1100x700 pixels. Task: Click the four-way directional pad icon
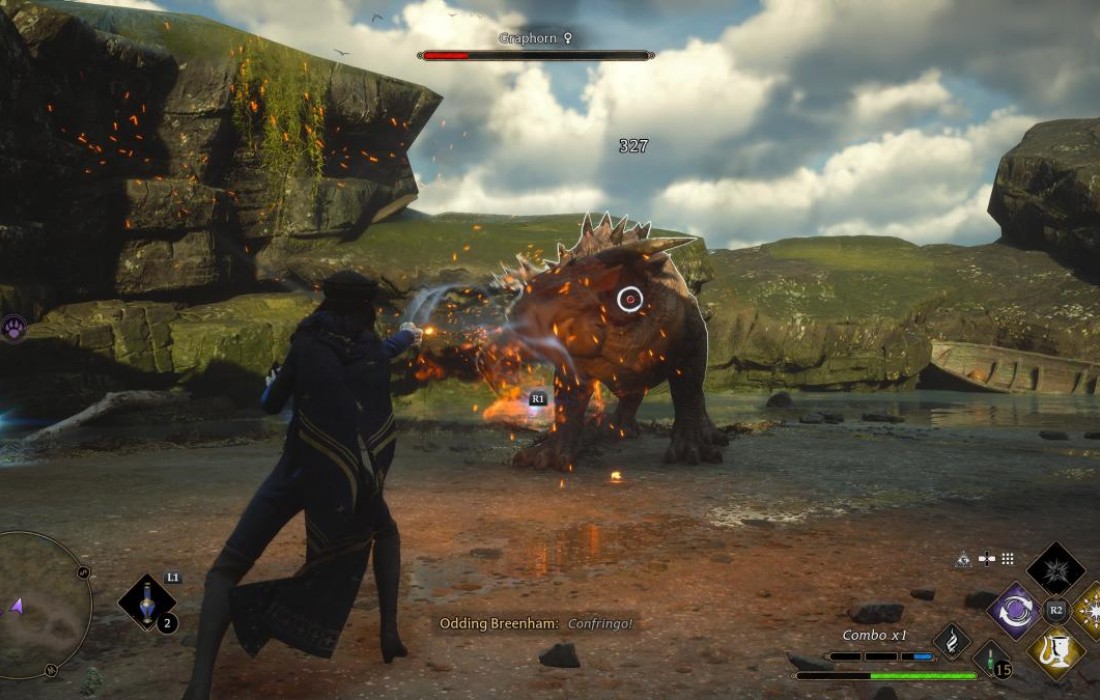(987, 559)
